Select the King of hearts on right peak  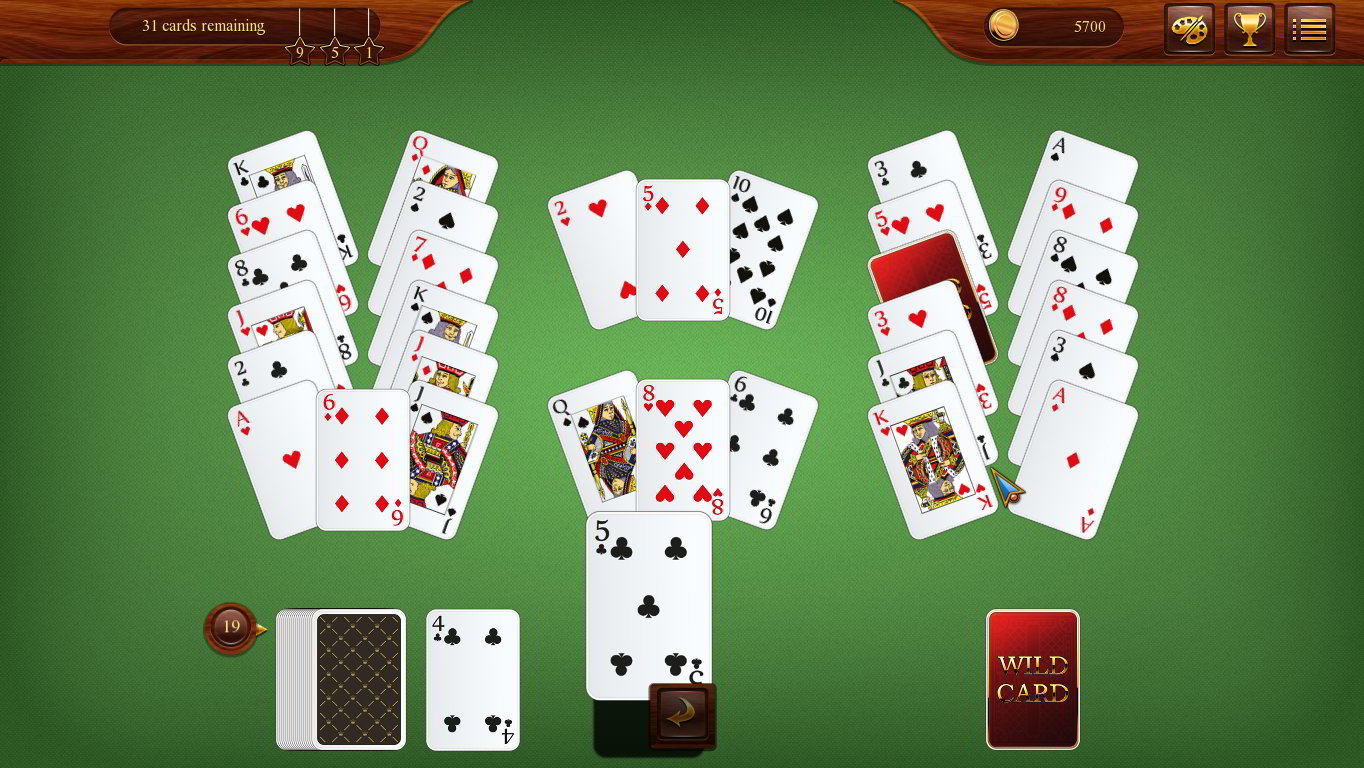point(935,460)
